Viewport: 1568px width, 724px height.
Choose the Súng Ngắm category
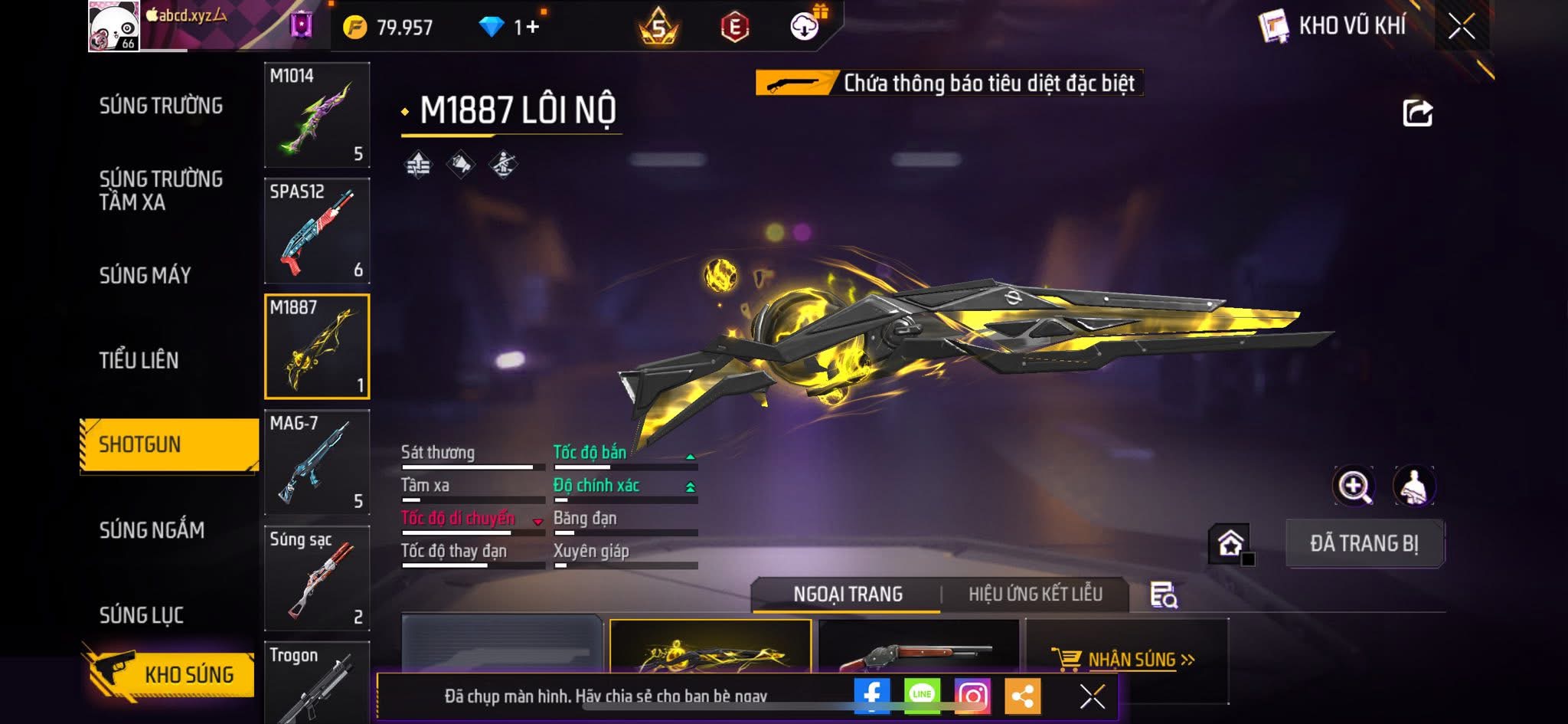(152, 529)
